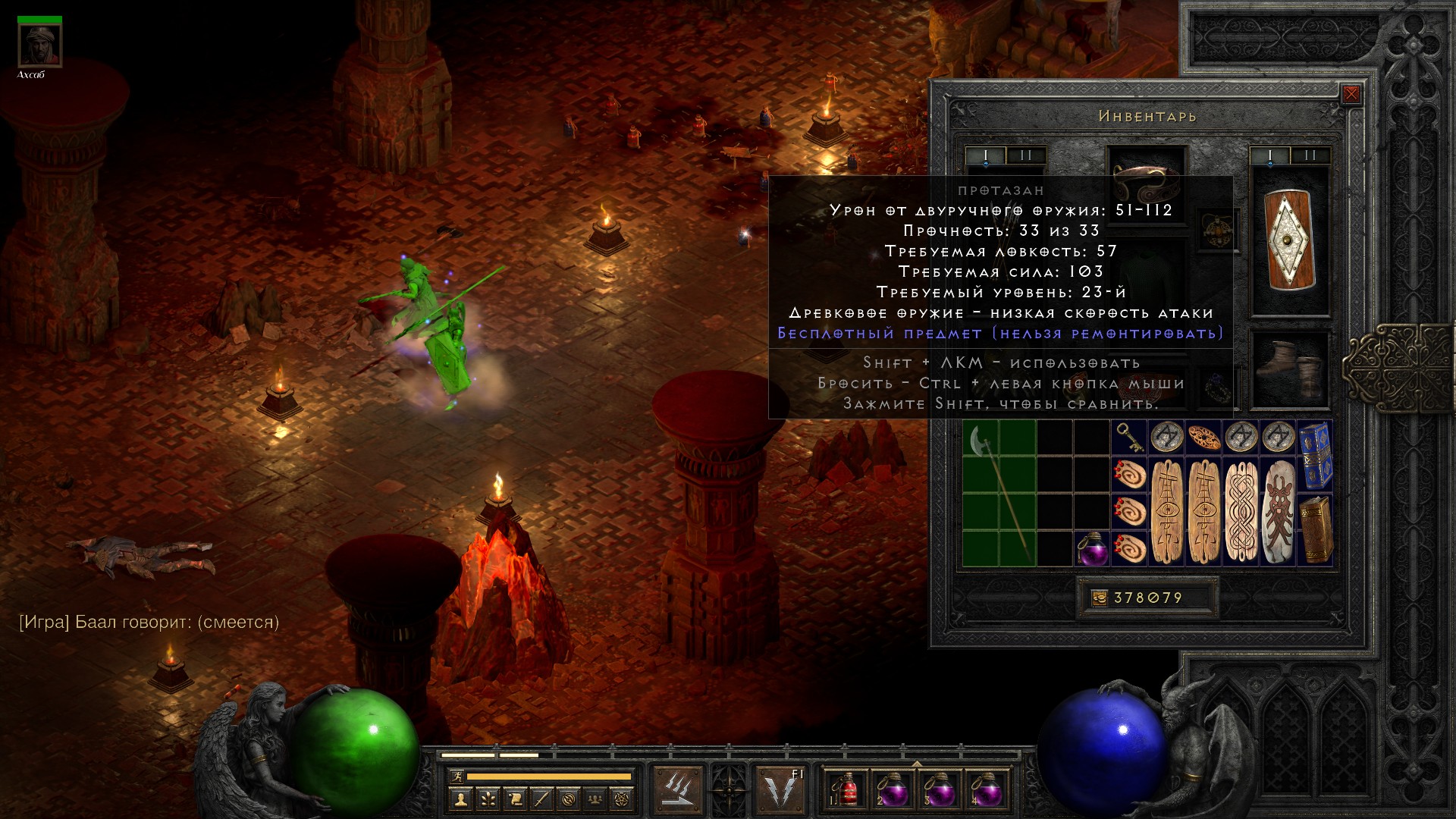Click the equipped wooden shield slot

tap(1289, 241)
